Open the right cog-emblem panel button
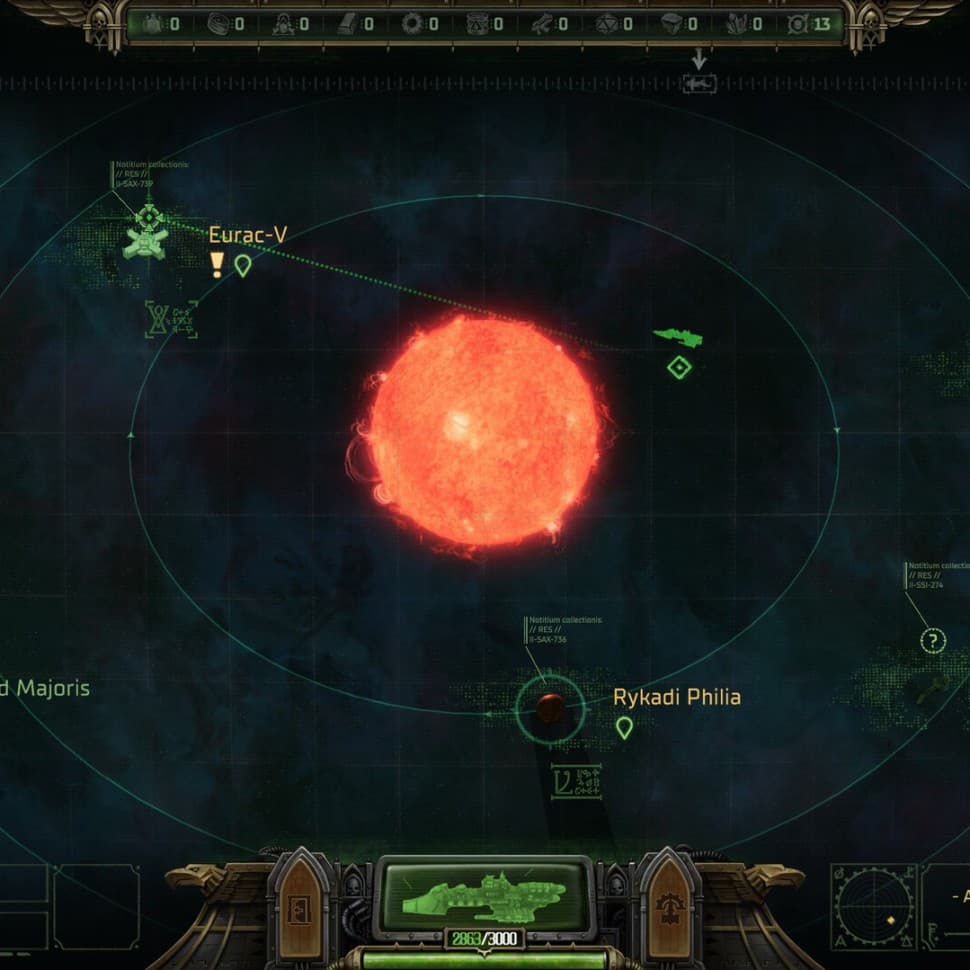 667,908
